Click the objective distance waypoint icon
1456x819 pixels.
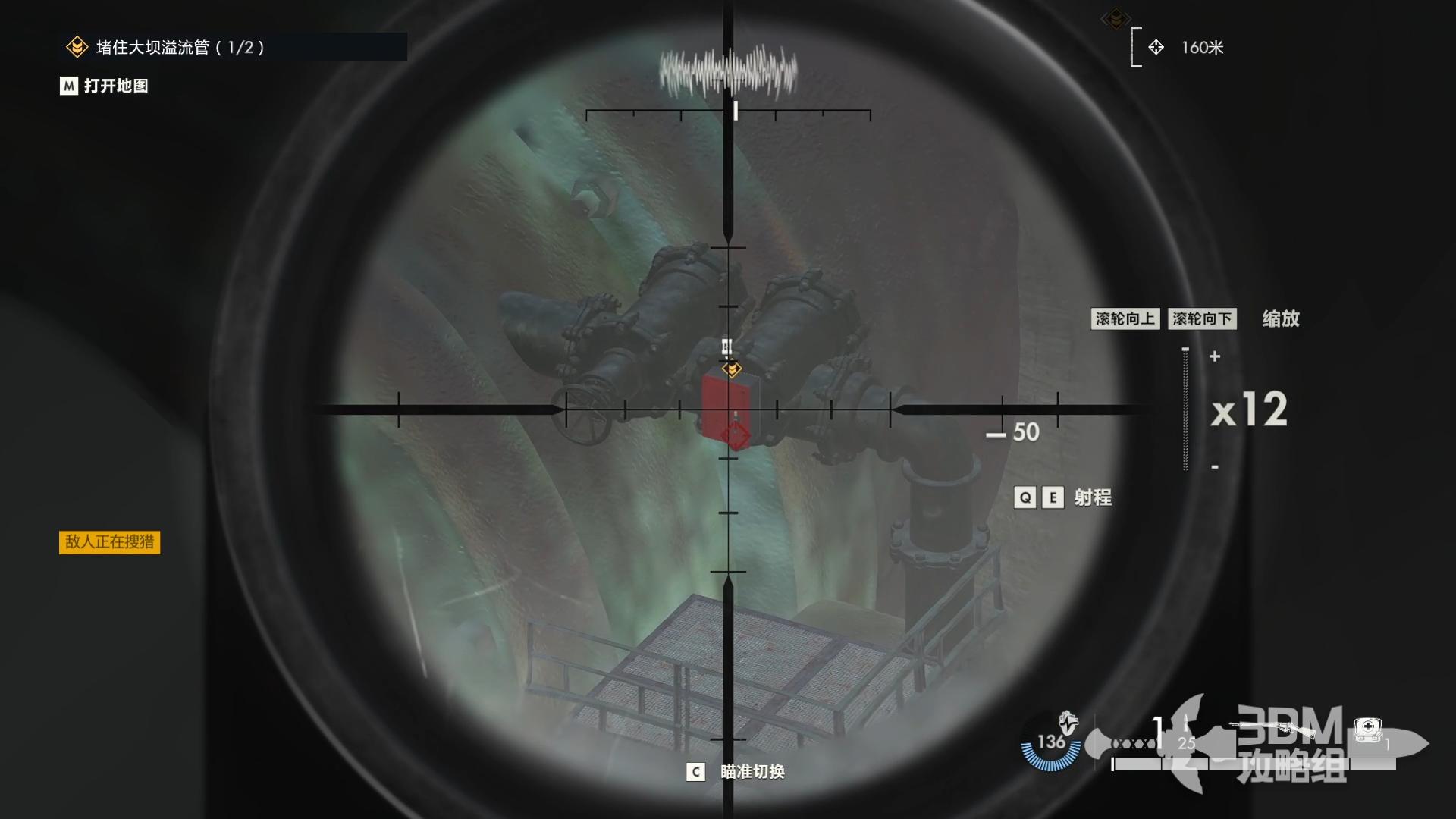[x=1156, y=47]
